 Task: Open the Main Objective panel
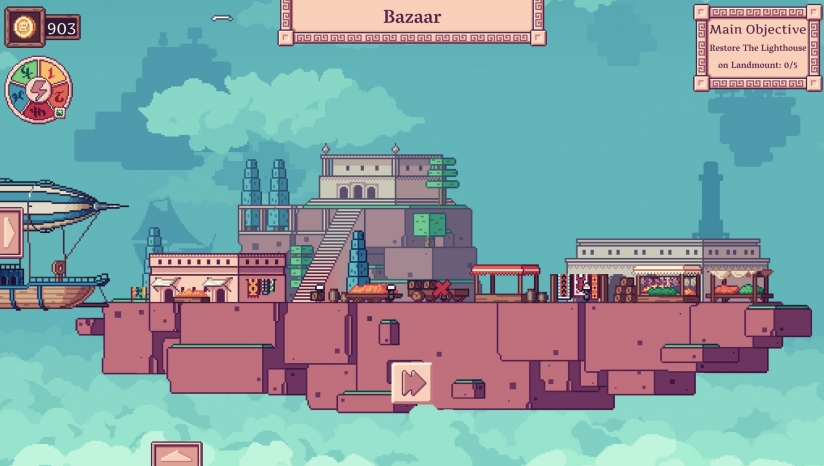coord(757,46)
